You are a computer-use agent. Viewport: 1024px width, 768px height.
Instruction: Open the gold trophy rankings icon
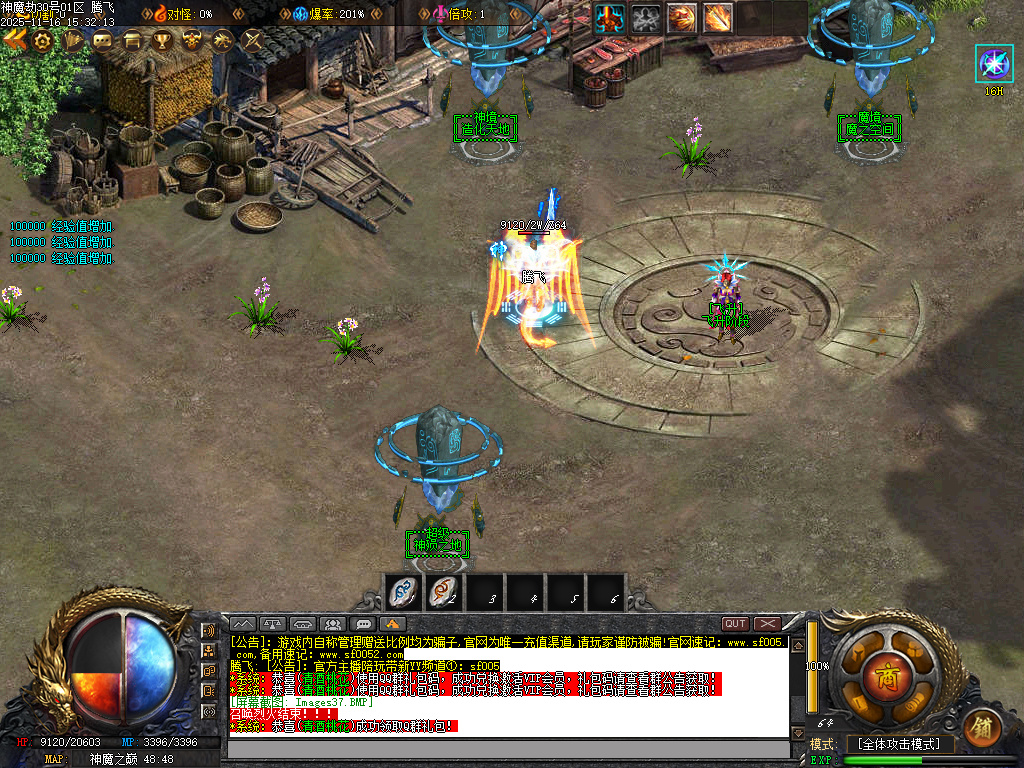click(x=161, y=41)
